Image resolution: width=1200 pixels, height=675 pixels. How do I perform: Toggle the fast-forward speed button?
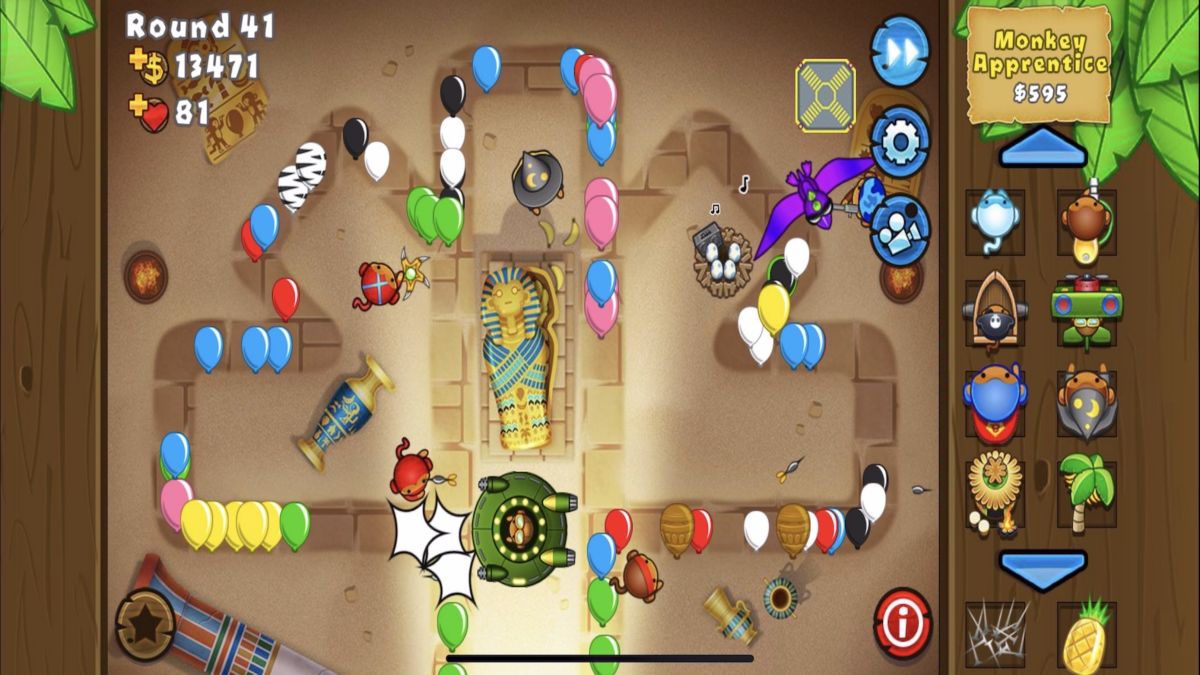(899, 51)
